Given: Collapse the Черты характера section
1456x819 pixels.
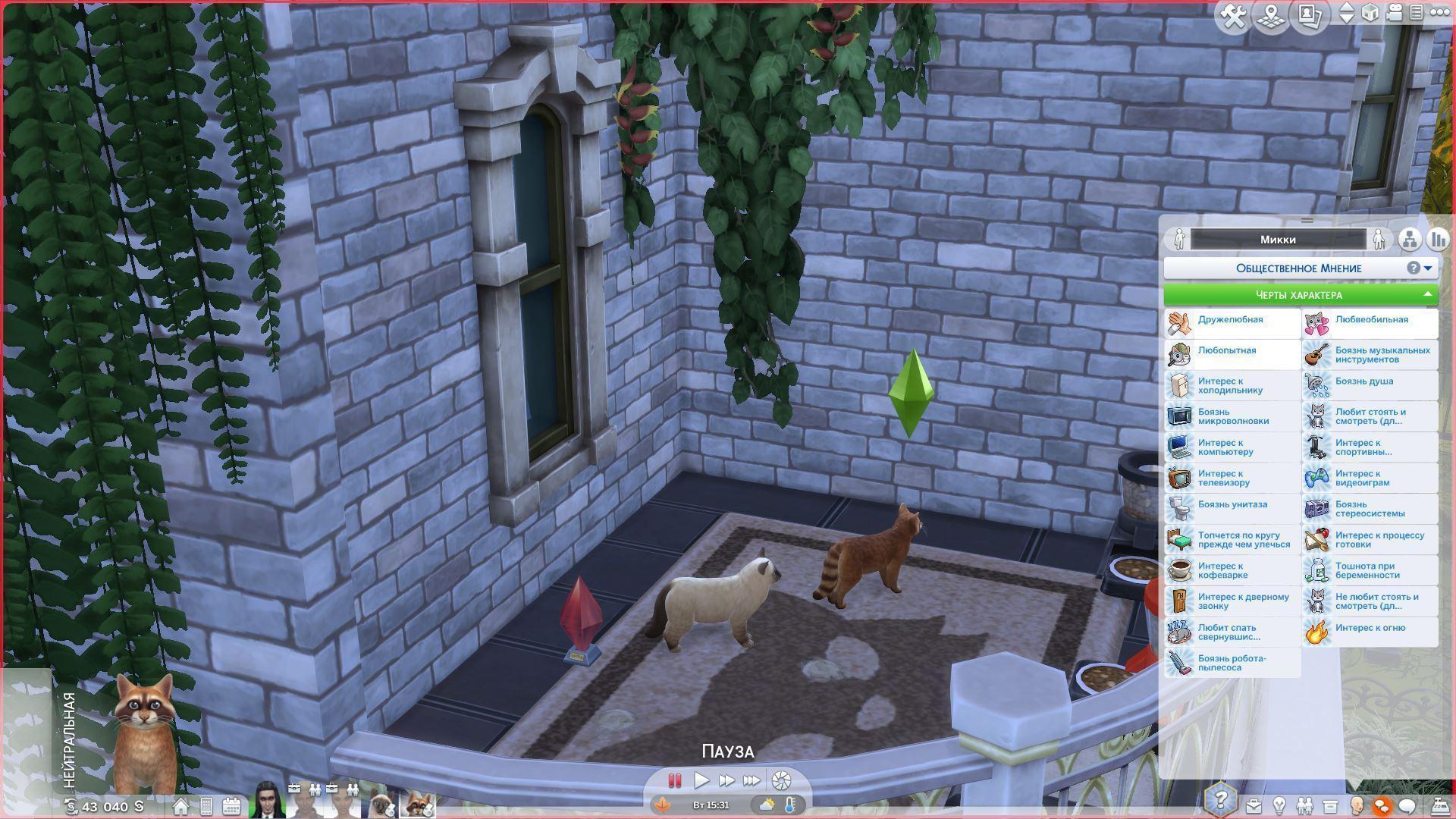Looking at the screenshot, I should [x=1427, y=295].
